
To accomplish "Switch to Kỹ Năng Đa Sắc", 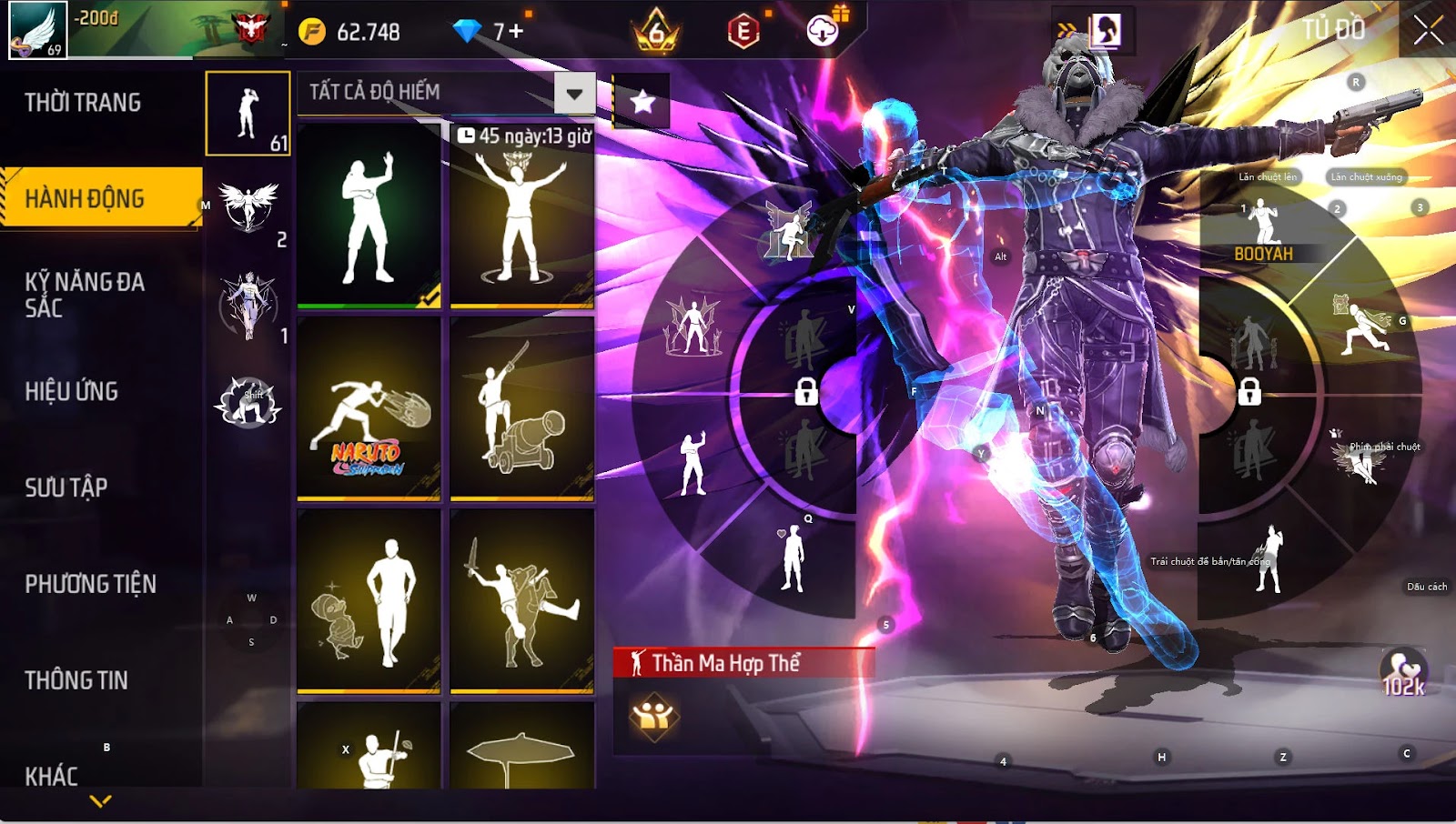I will tap(85, 295).
